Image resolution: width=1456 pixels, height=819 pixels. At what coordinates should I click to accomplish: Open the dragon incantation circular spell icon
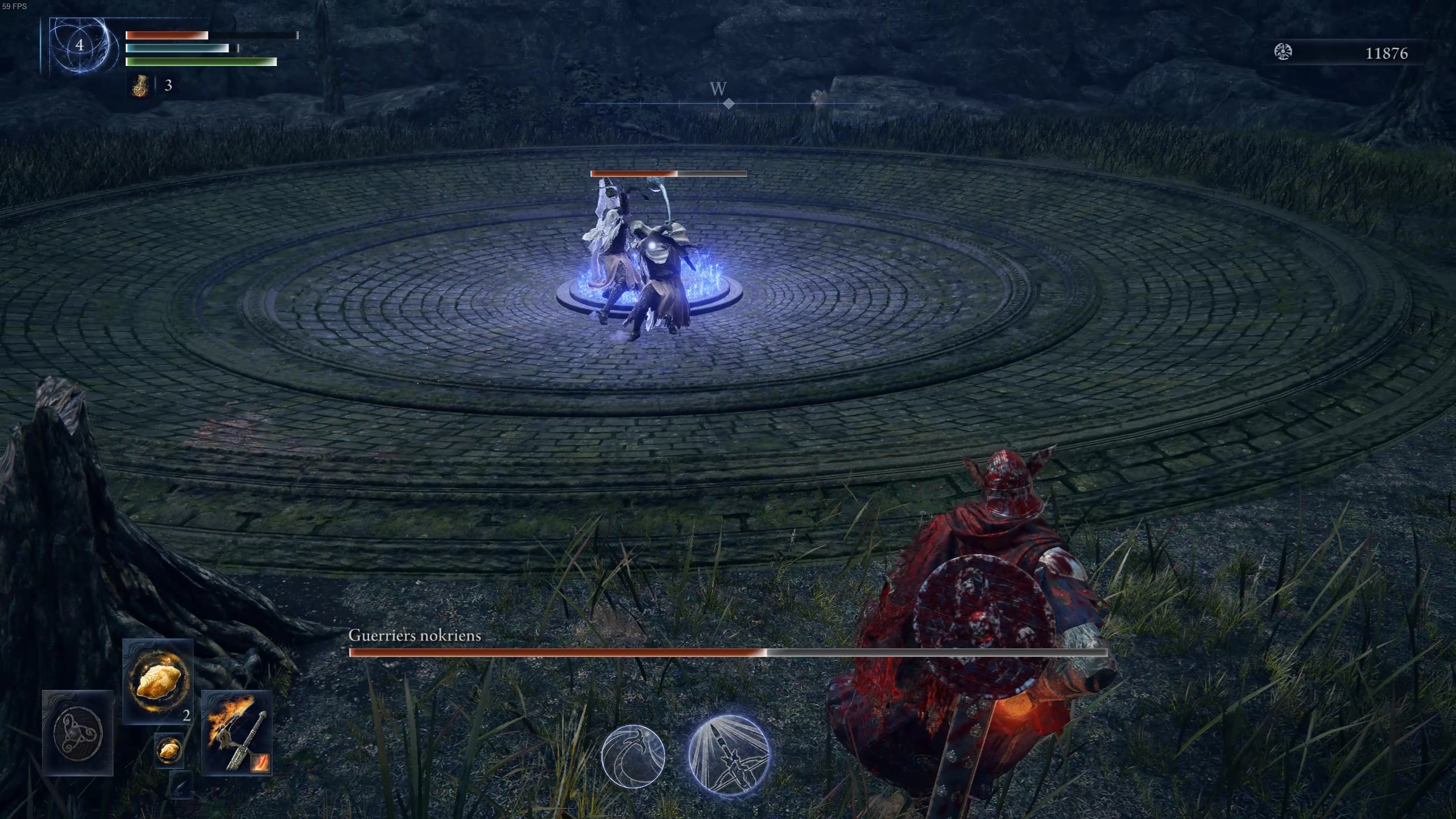click(x=632, y=755)
